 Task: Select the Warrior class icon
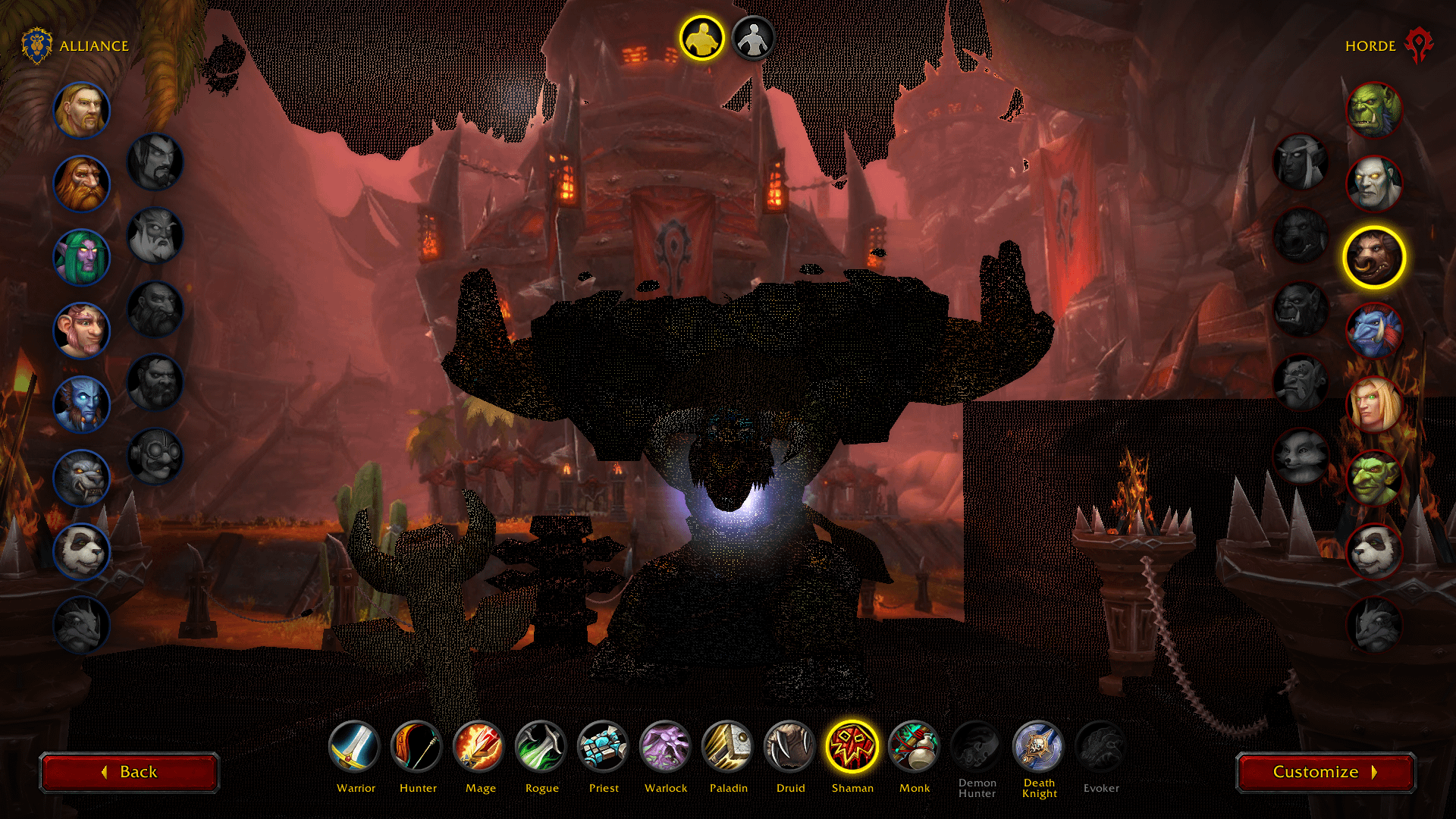[355, 746]
